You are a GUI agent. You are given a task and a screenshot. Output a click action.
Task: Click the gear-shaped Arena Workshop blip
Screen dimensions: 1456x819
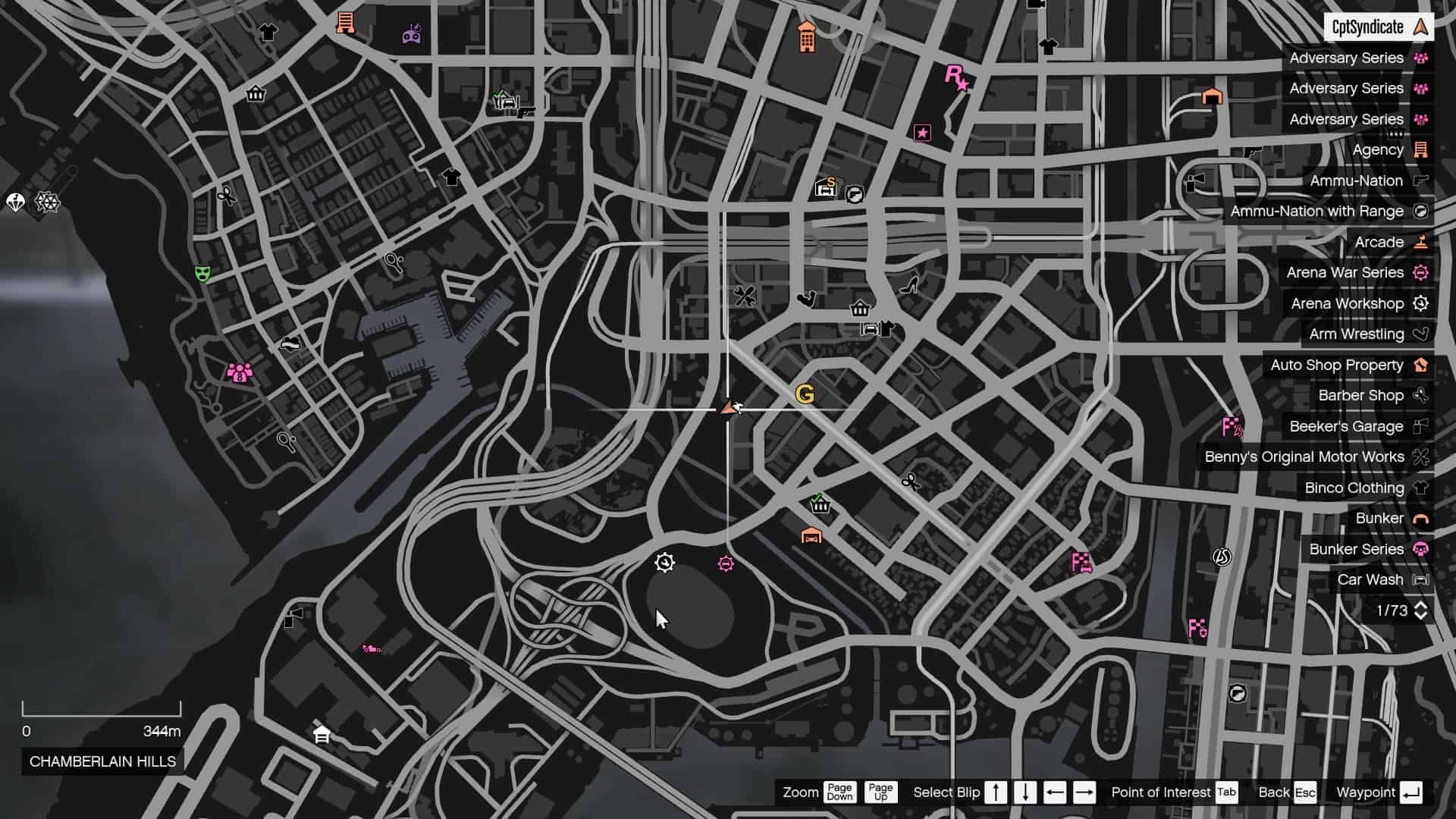point(664,562)
